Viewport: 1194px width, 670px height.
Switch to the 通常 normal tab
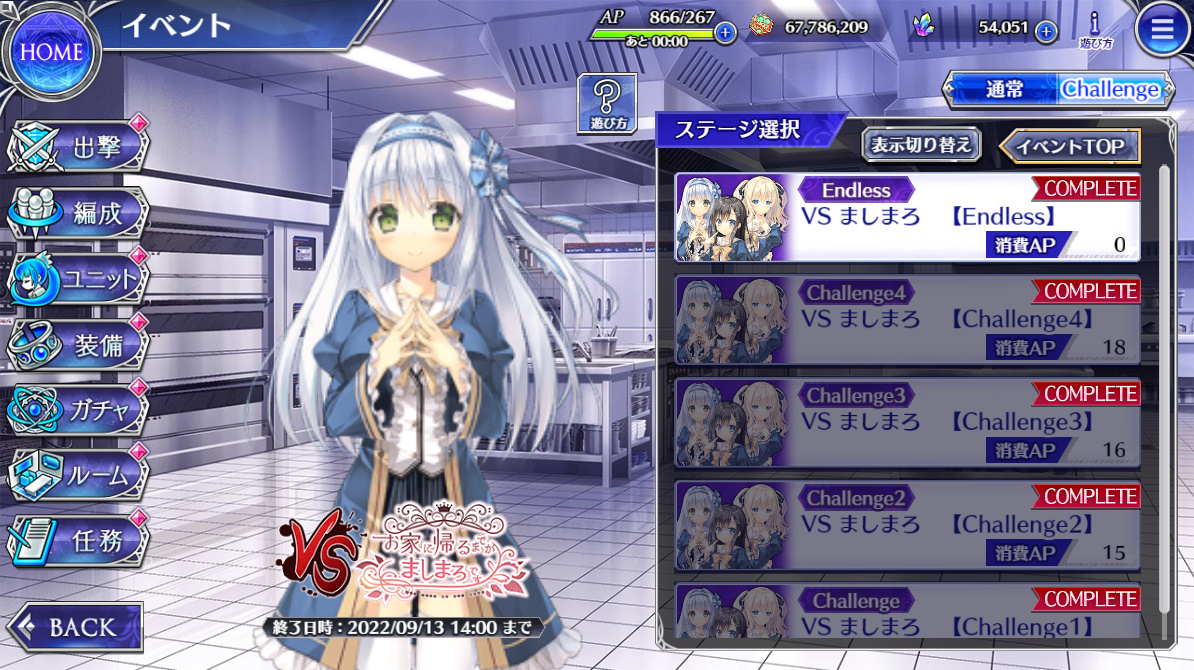click(1004, 89)
